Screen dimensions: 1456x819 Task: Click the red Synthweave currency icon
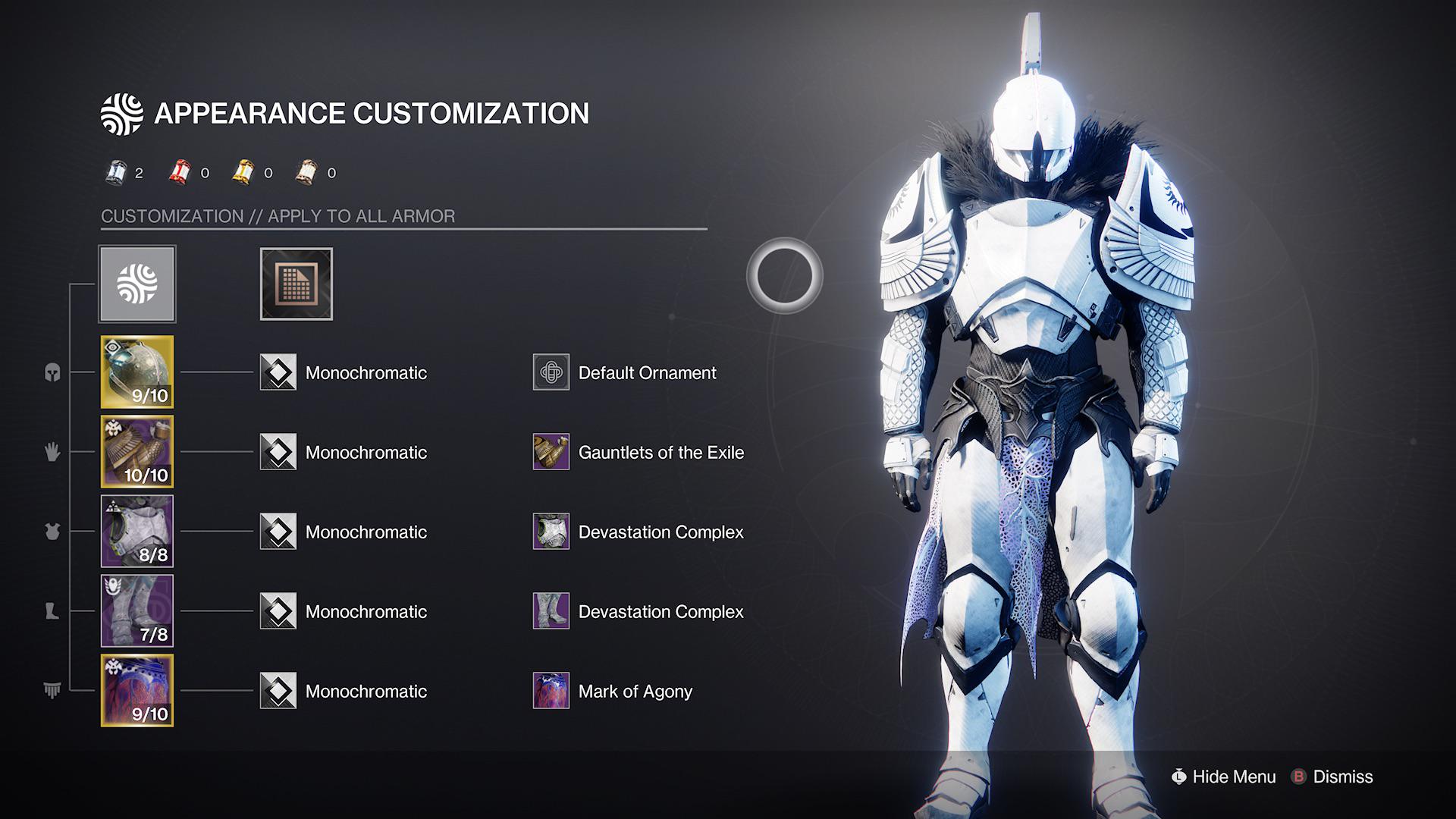coord(179,172)
